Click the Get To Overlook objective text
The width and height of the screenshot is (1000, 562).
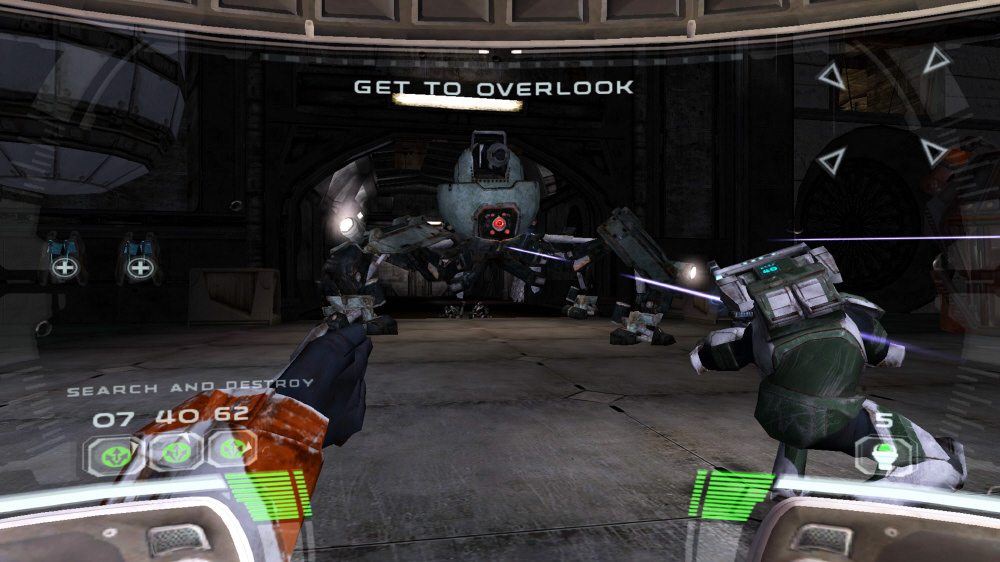click(493, 88)
